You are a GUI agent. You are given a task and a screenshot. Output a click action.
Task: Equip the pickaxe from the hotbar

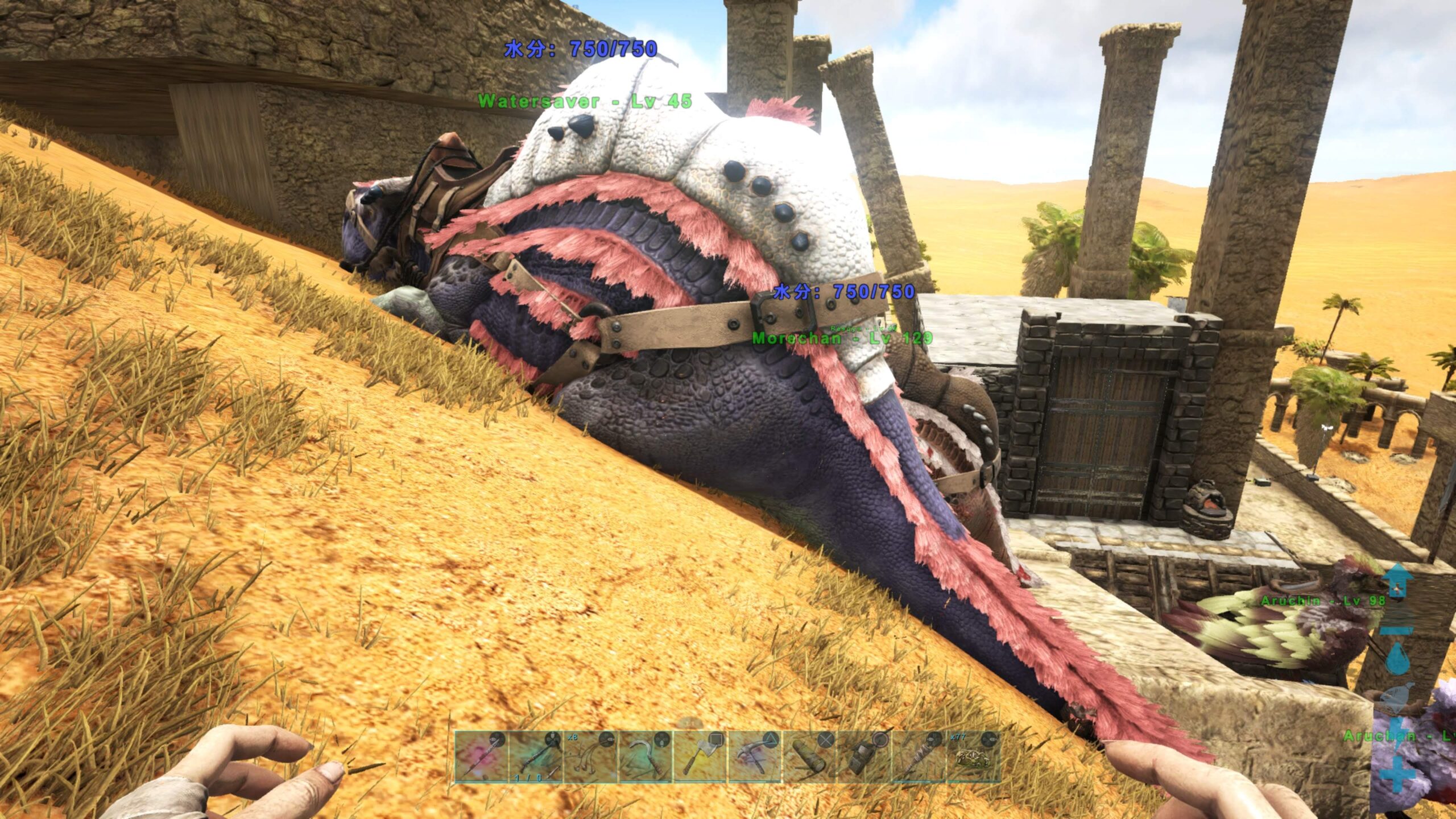754,758
